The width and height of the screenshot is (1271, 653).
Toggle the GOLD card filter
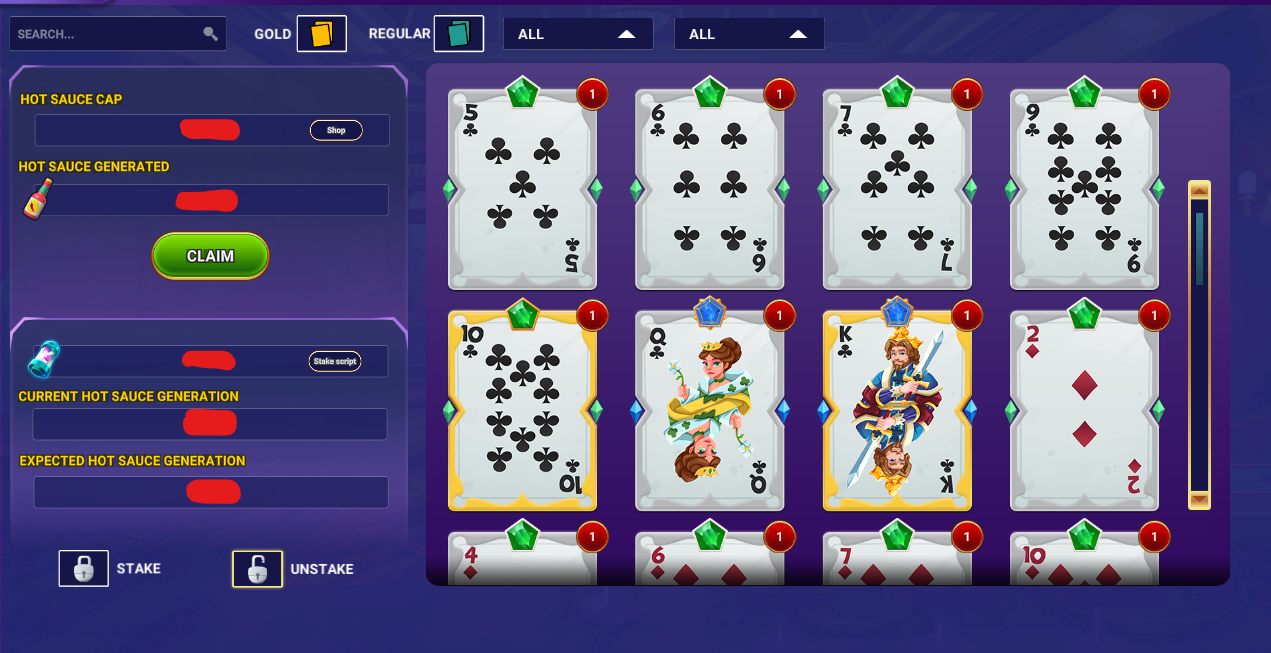coord(321,34)
